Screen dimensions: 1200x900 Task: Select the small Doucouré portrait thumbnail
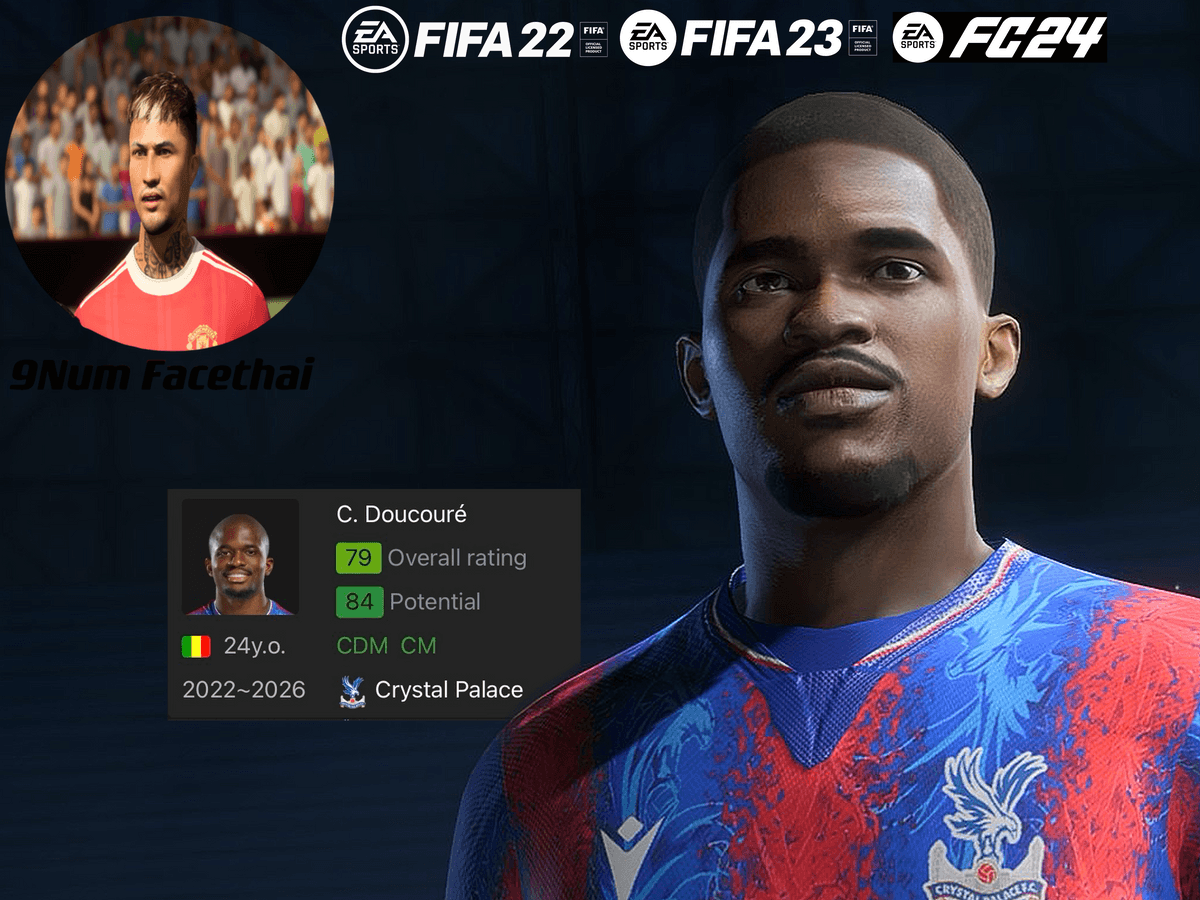240,557
